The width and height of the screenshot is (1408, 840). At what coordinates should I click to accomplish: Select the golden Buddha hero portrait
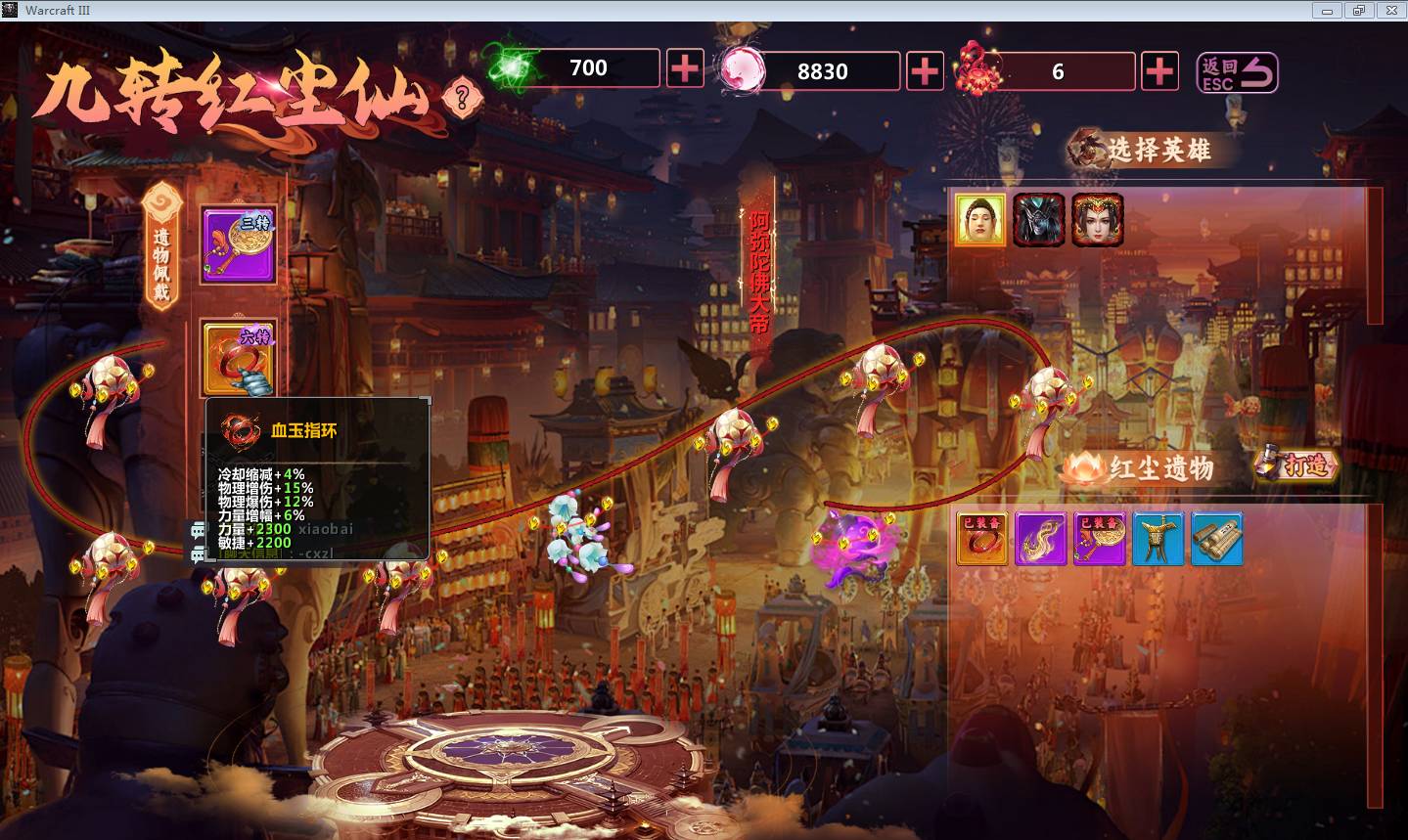(x=980, y=219)
